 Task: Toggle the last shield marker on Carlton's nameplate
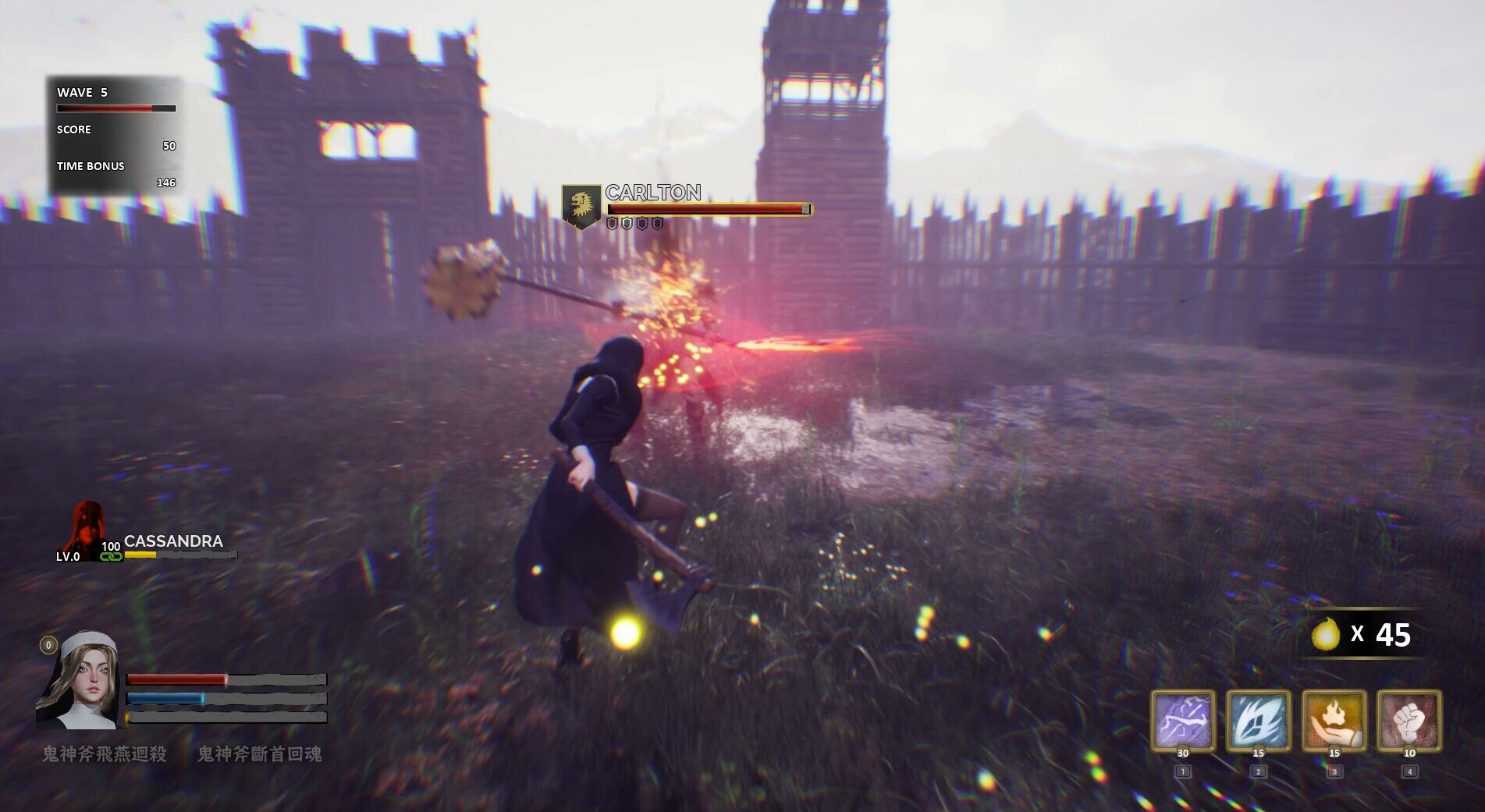coord(656,224)
